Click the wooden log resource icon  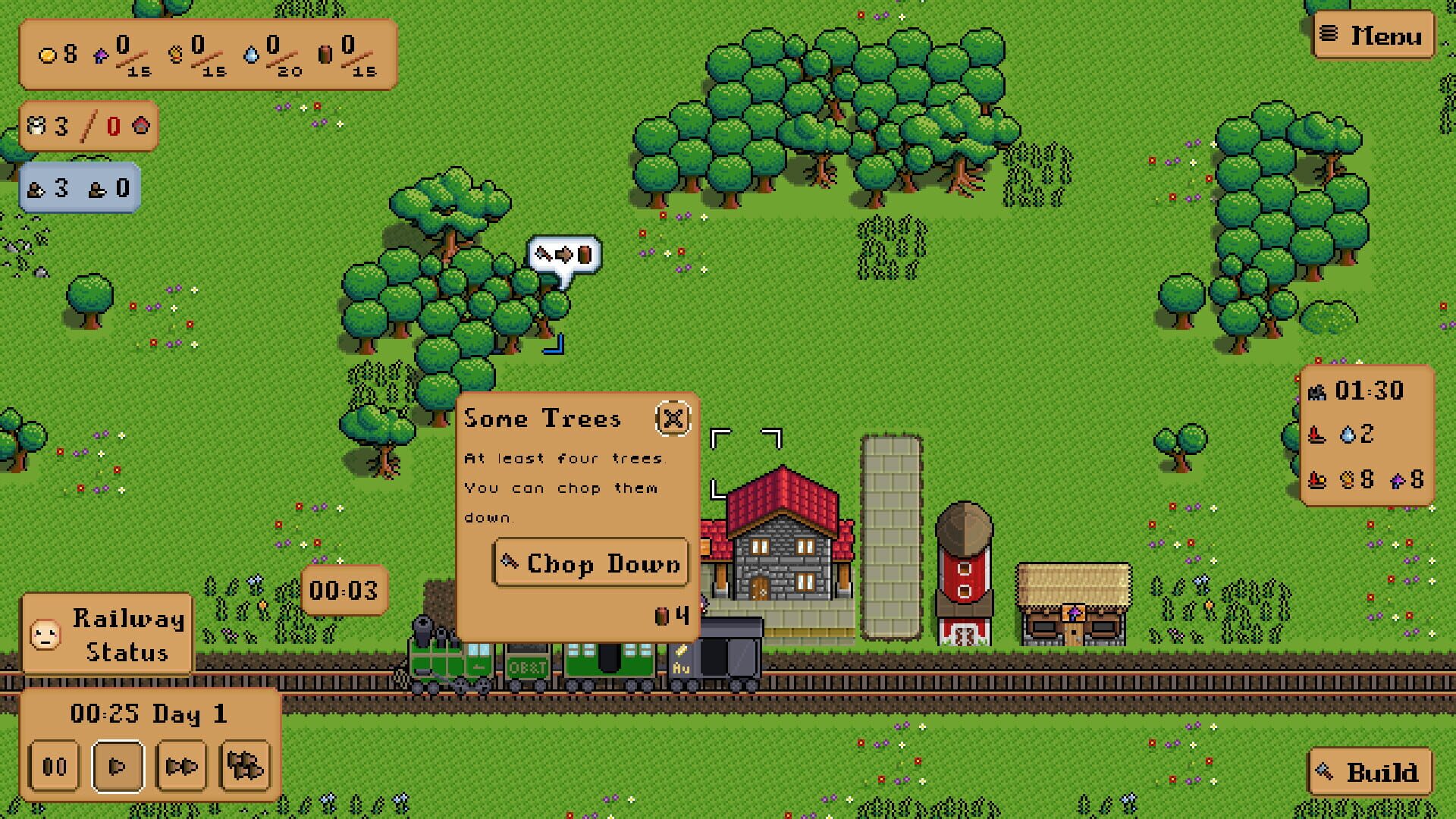325,55
